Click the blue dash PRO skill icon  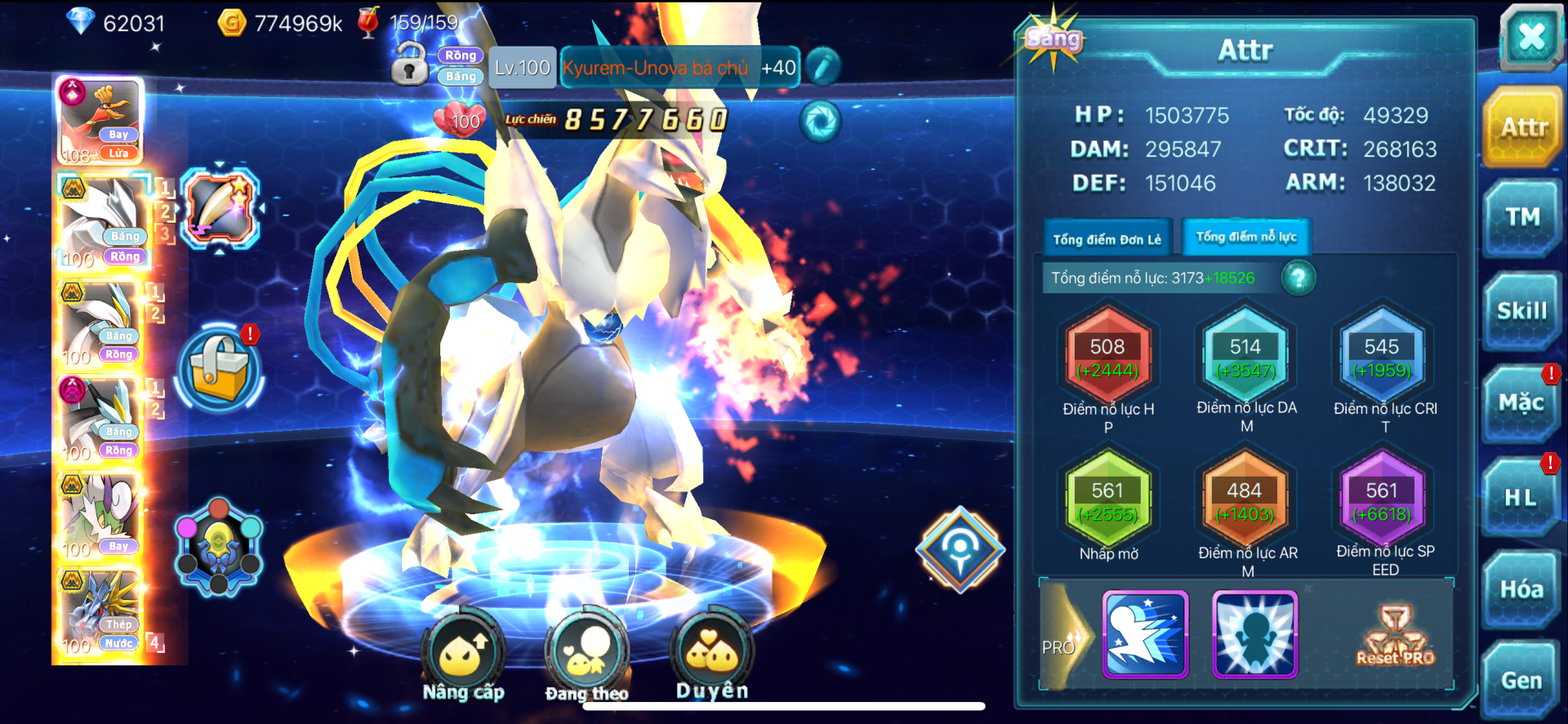1145,636
